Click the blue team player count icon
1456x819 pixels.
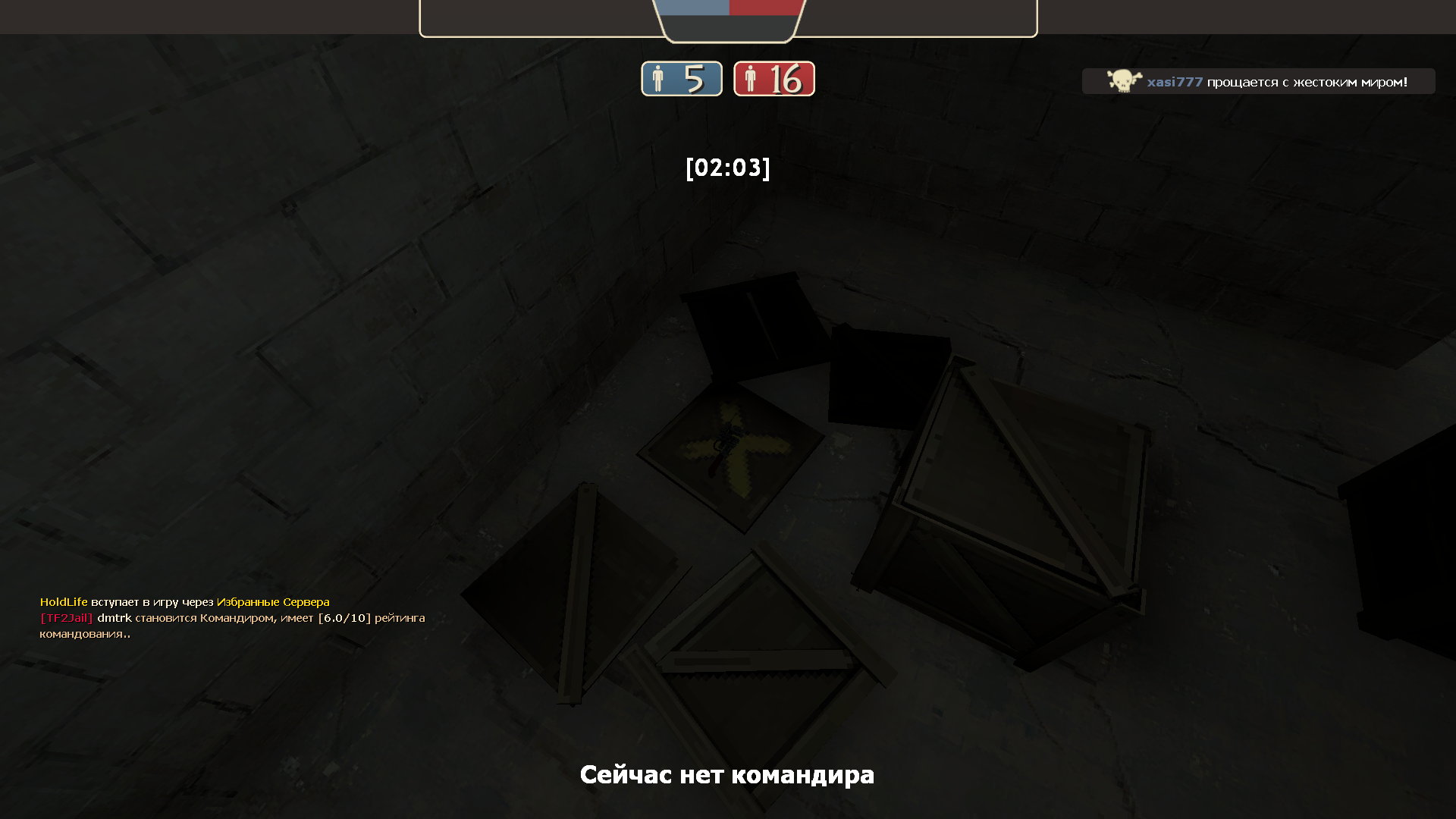tap(681, 78)
